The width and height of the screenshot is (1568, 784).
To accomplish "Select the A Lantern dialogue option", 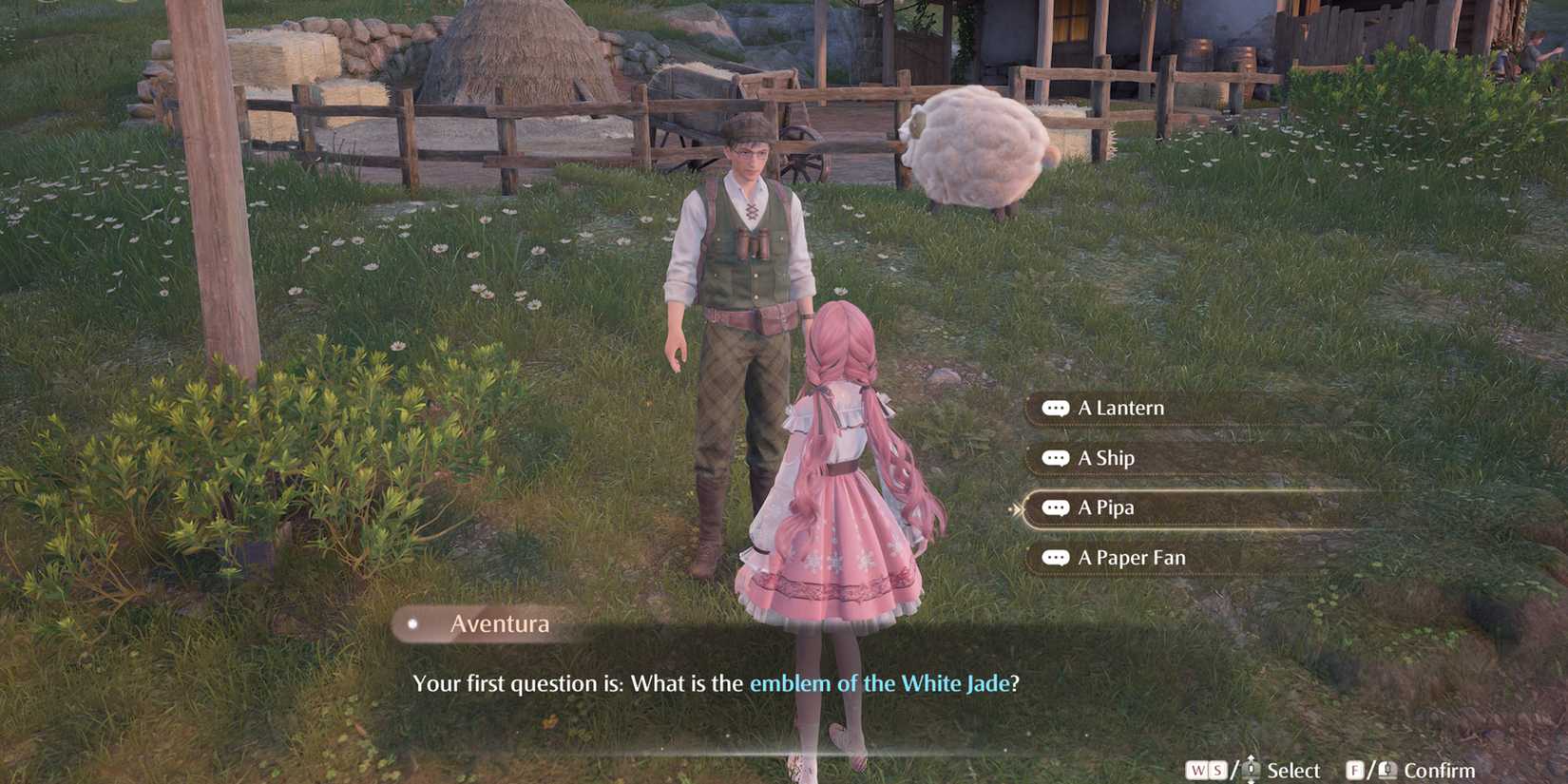I will pyautogui.click(x=1121, y=407).
